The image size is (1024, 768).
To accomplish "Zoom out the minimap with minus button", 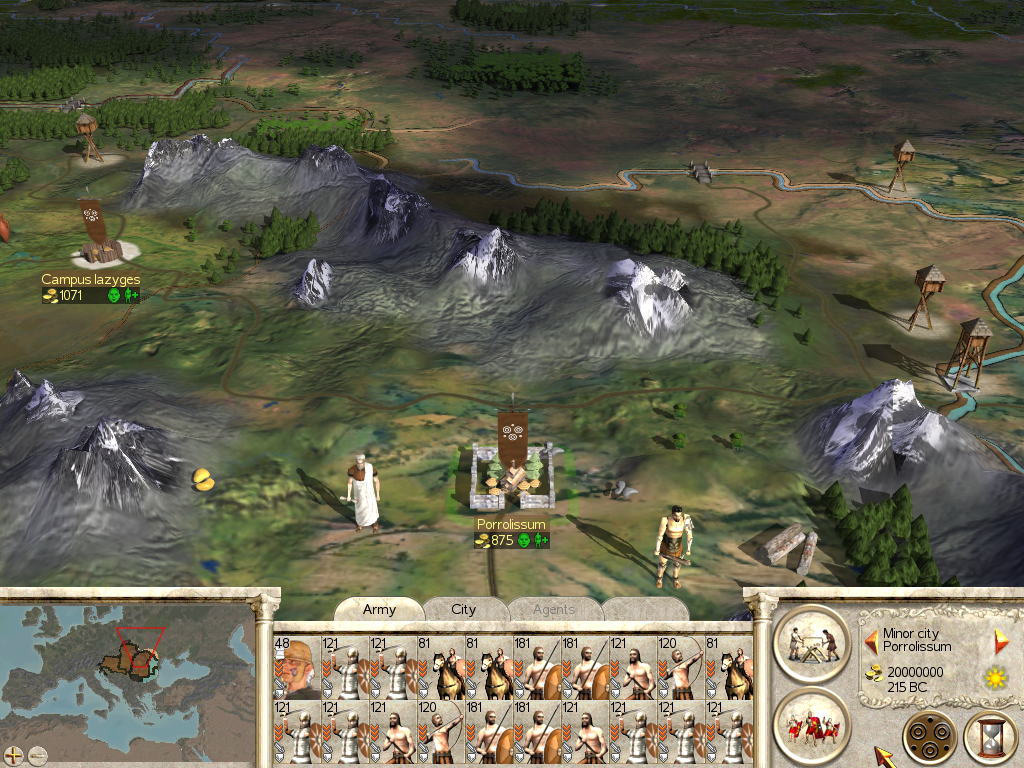I will (38, 755).
